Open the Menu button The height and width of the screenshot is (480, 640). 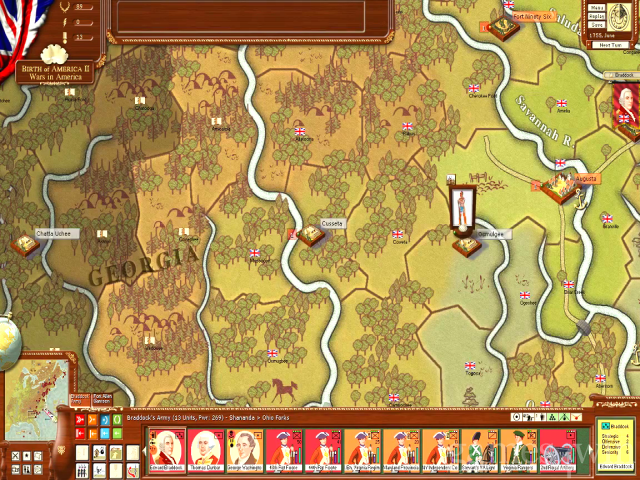tap(596, 6)
